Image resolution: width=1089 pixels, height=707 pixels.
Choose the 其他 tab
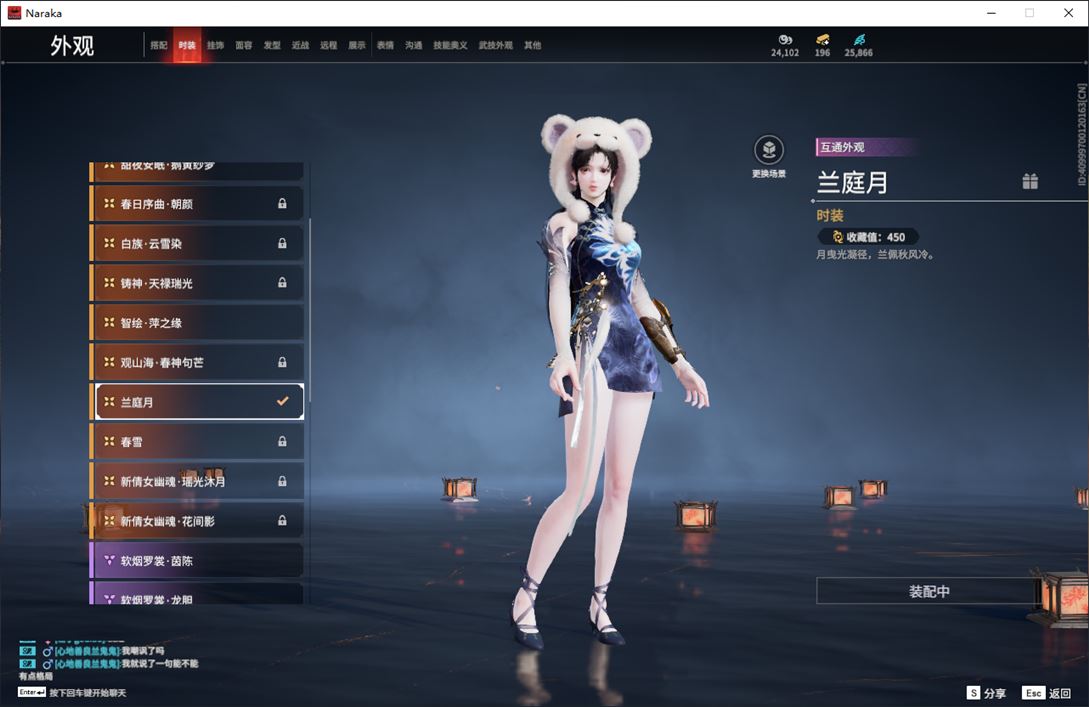tap(532, 46)
